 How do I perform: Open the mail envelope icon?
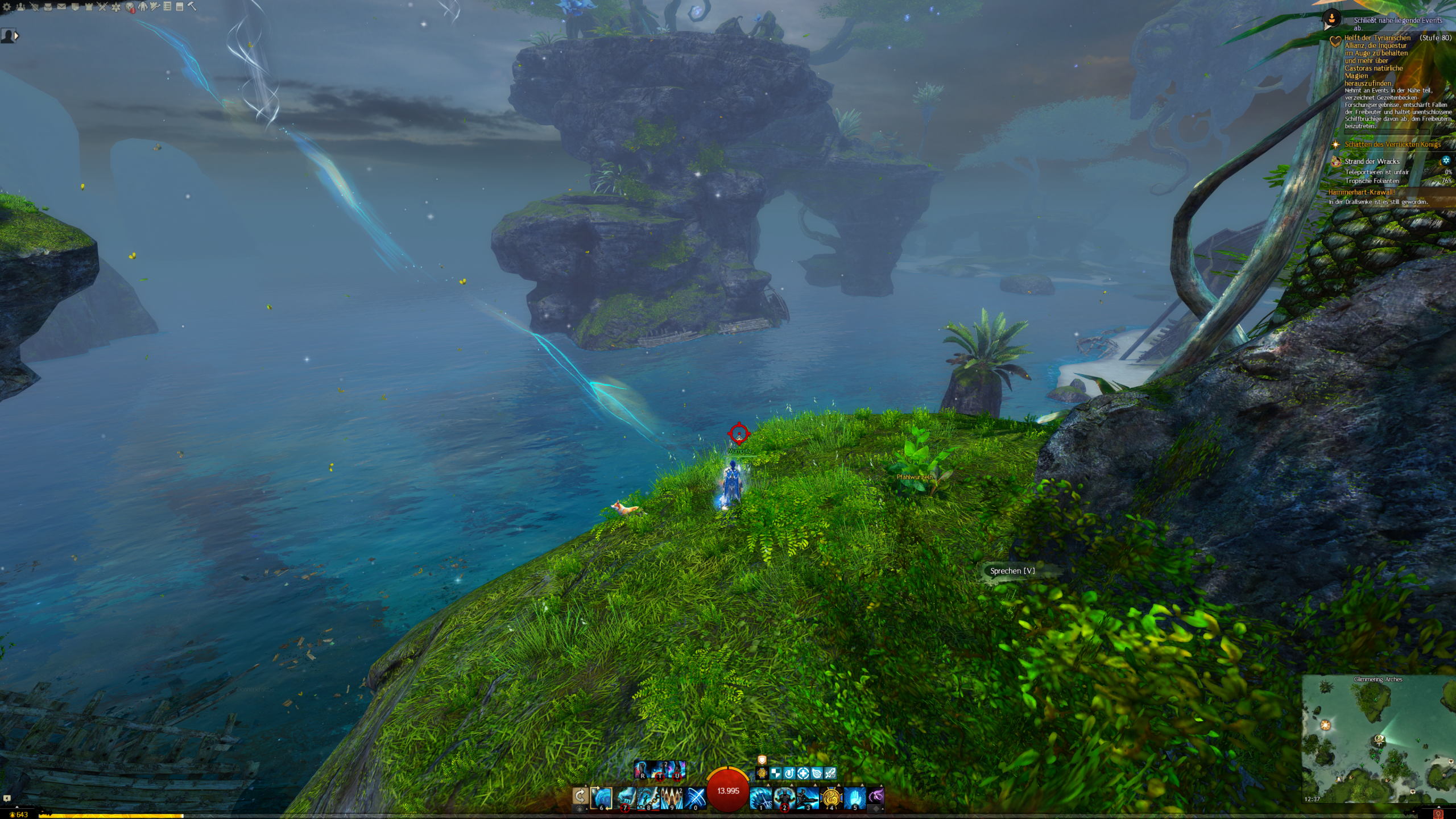coord(61,7)
